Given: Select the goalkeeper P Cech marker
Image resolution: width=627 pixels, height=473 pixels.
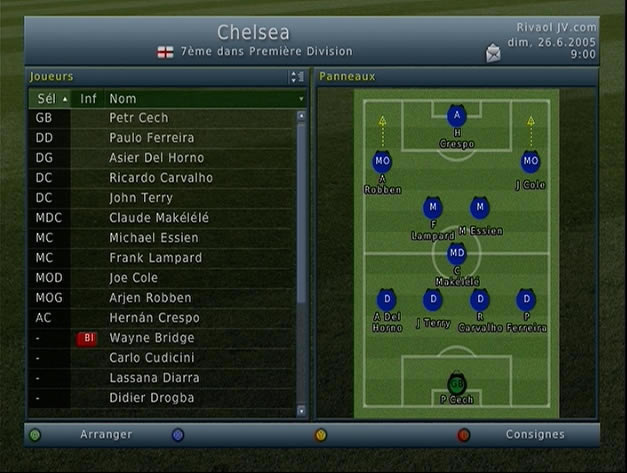Looking at the screenshot, I should pos(456,384).
